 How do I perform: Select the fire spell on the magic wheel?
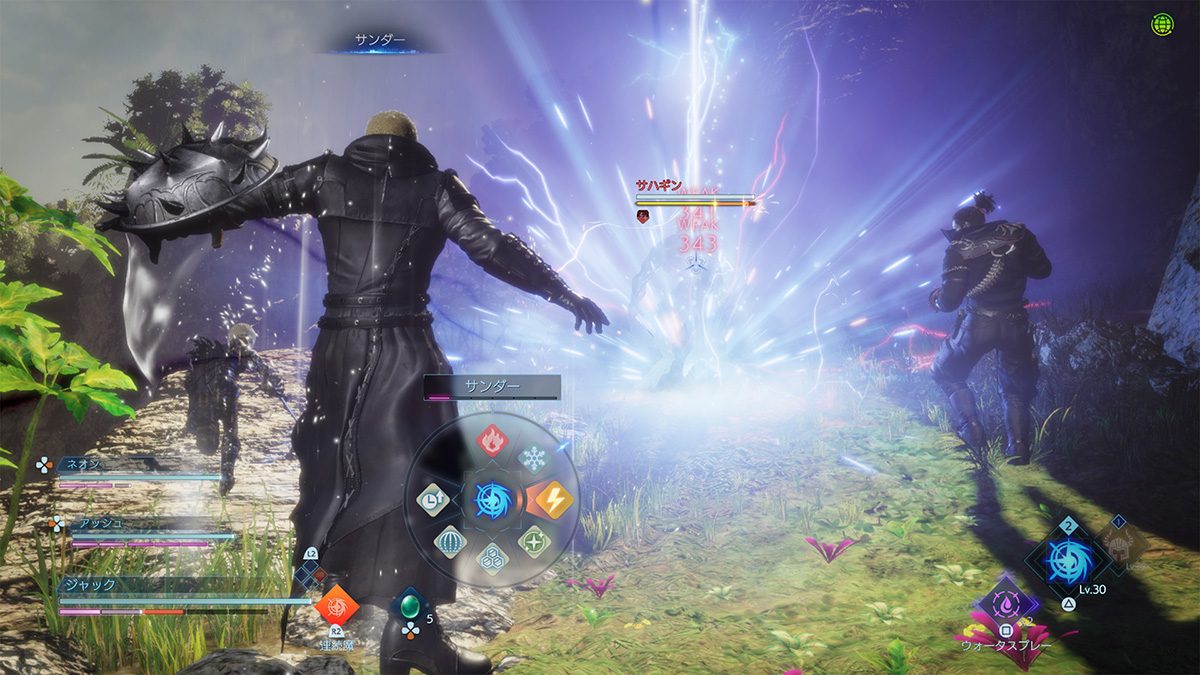click(x=491, y=439)
